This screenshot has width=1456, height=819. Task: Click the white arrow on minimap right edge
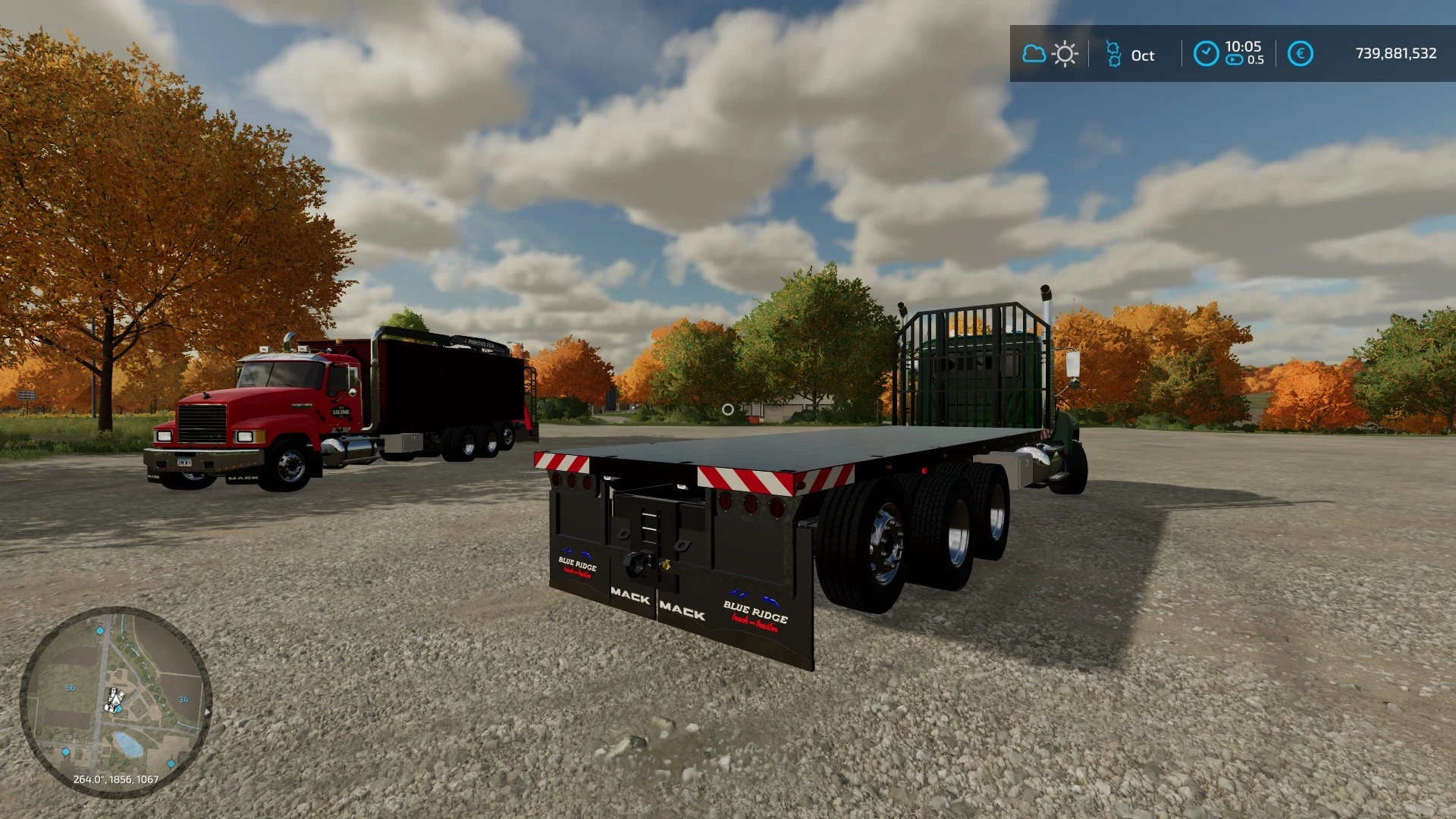coord(206,712)
